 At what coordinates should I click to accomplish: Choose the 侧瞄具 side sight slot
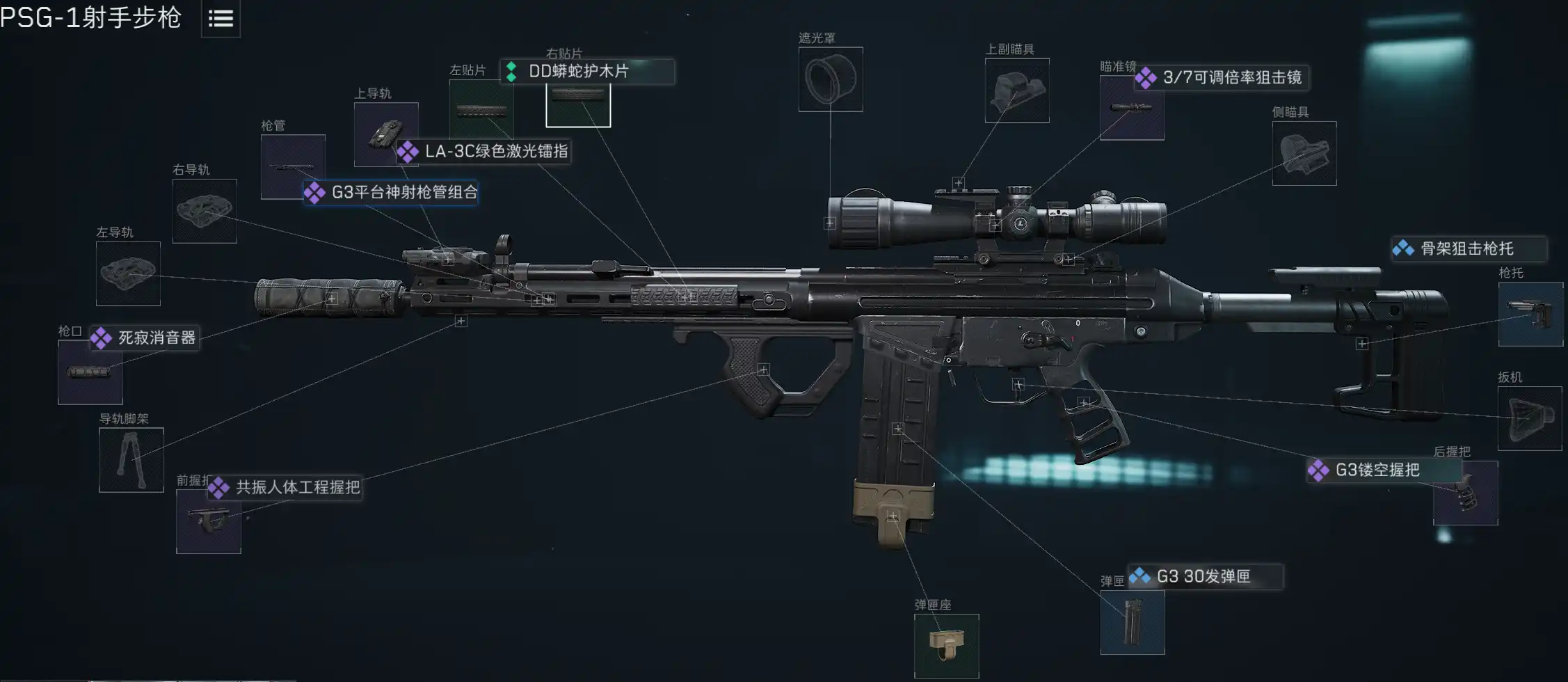pyautogui.click(x=1304, y=154)
